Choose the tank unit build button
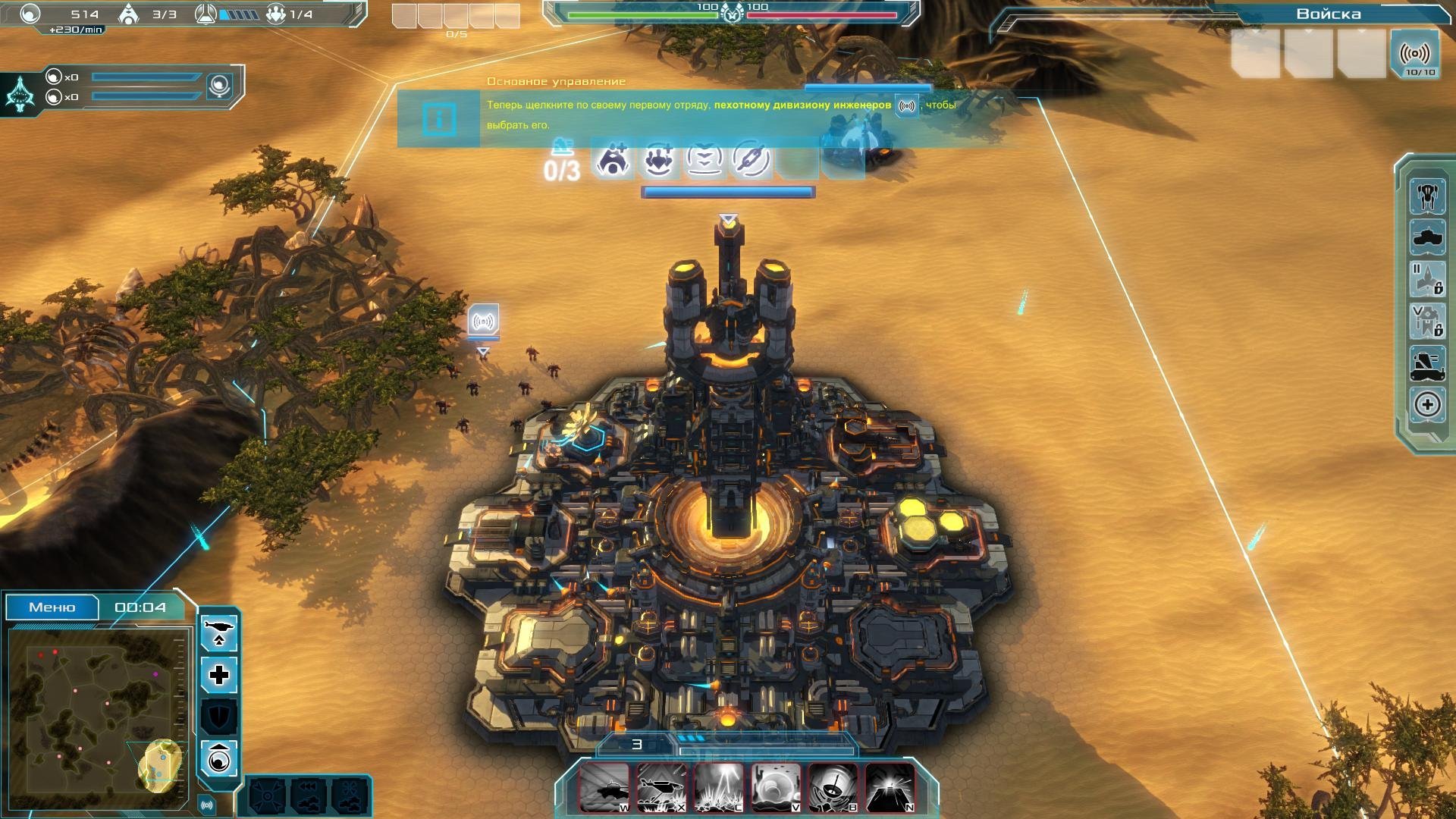This screenshot has width=1456, height=819. coord(1427,238)
